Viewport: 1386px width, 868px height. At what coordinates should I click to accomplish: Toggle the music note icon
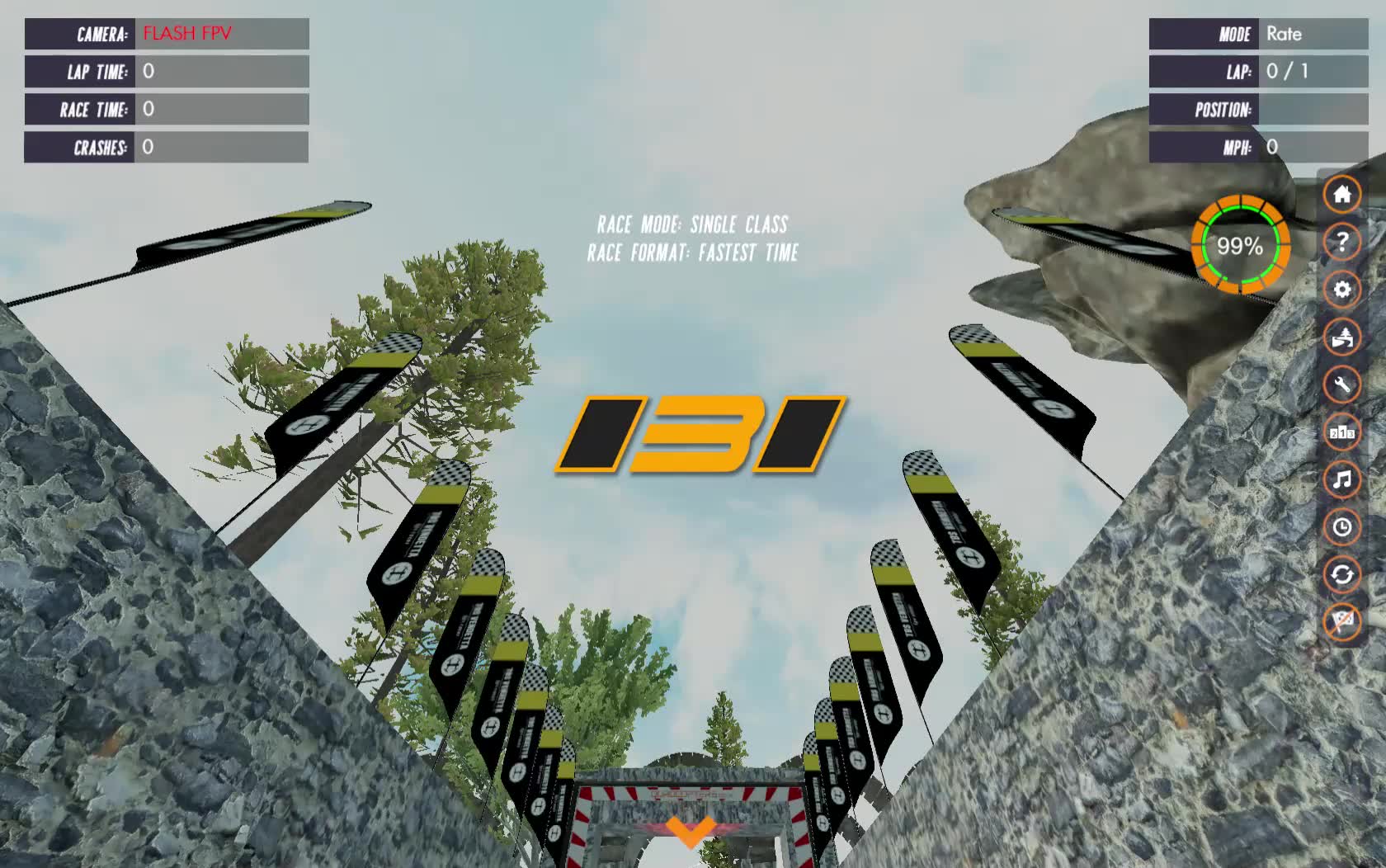click(1342, 479)
